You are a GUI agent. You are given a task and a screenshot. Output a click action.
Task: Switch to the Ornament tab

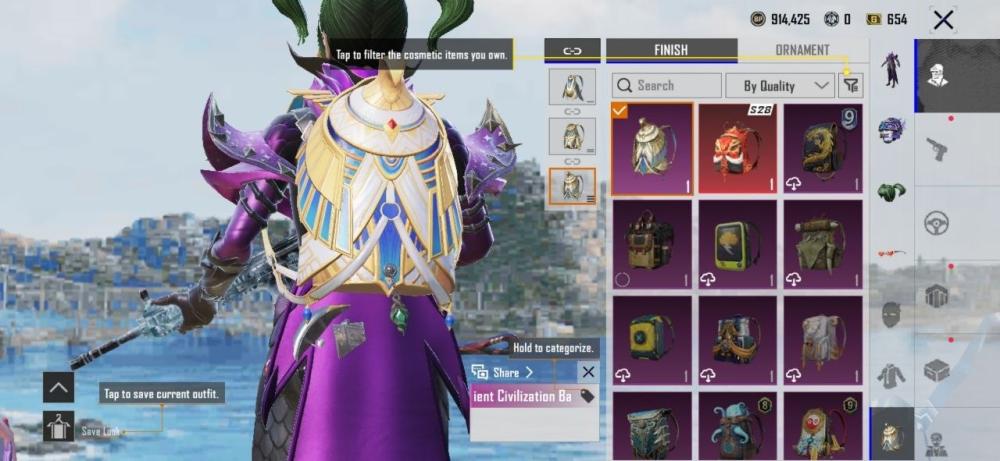(x=802, y=50)
